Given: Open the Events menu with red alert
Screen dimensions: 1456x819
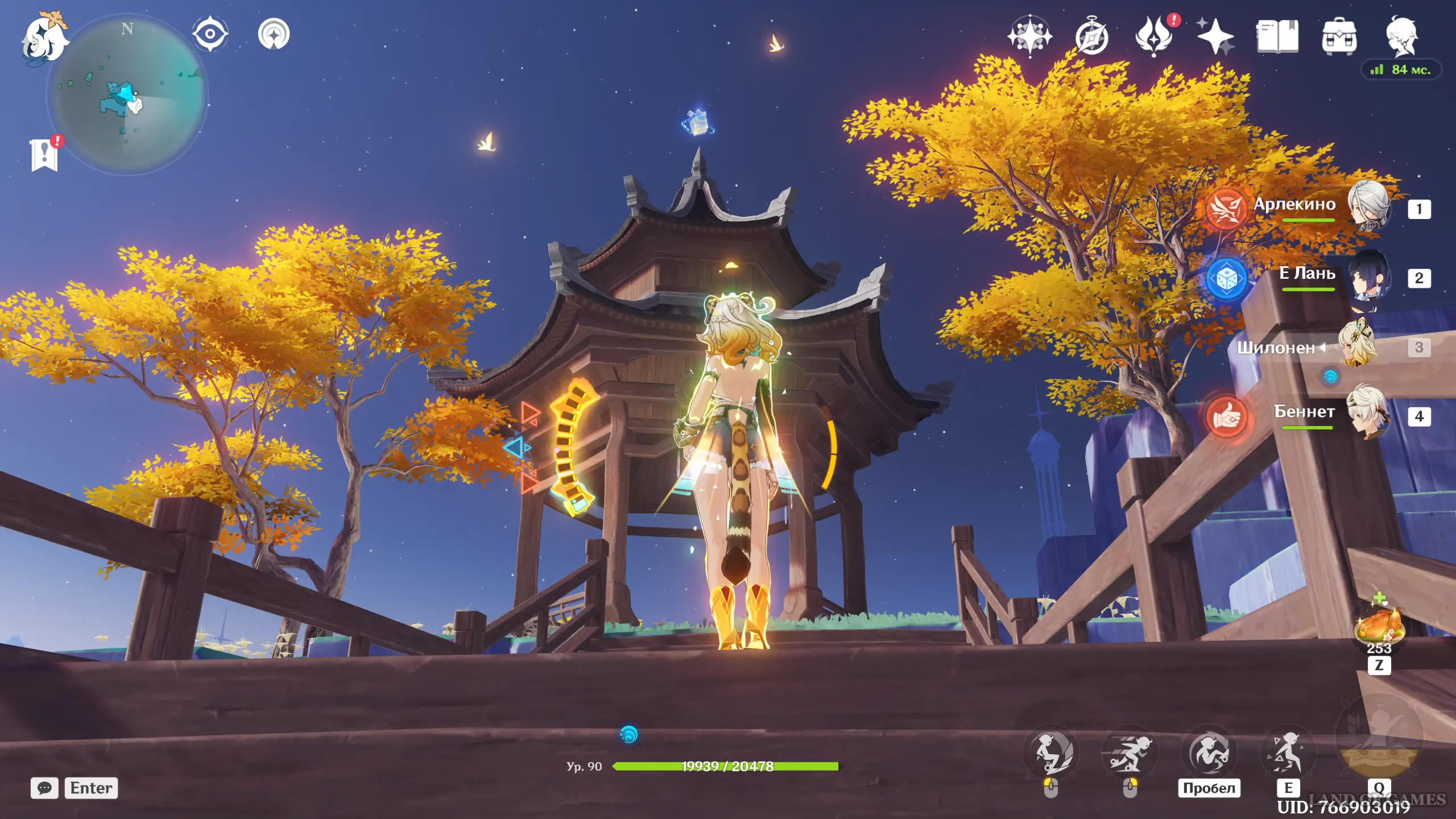Looking at the screenshot, I should tap(1155, 36).
